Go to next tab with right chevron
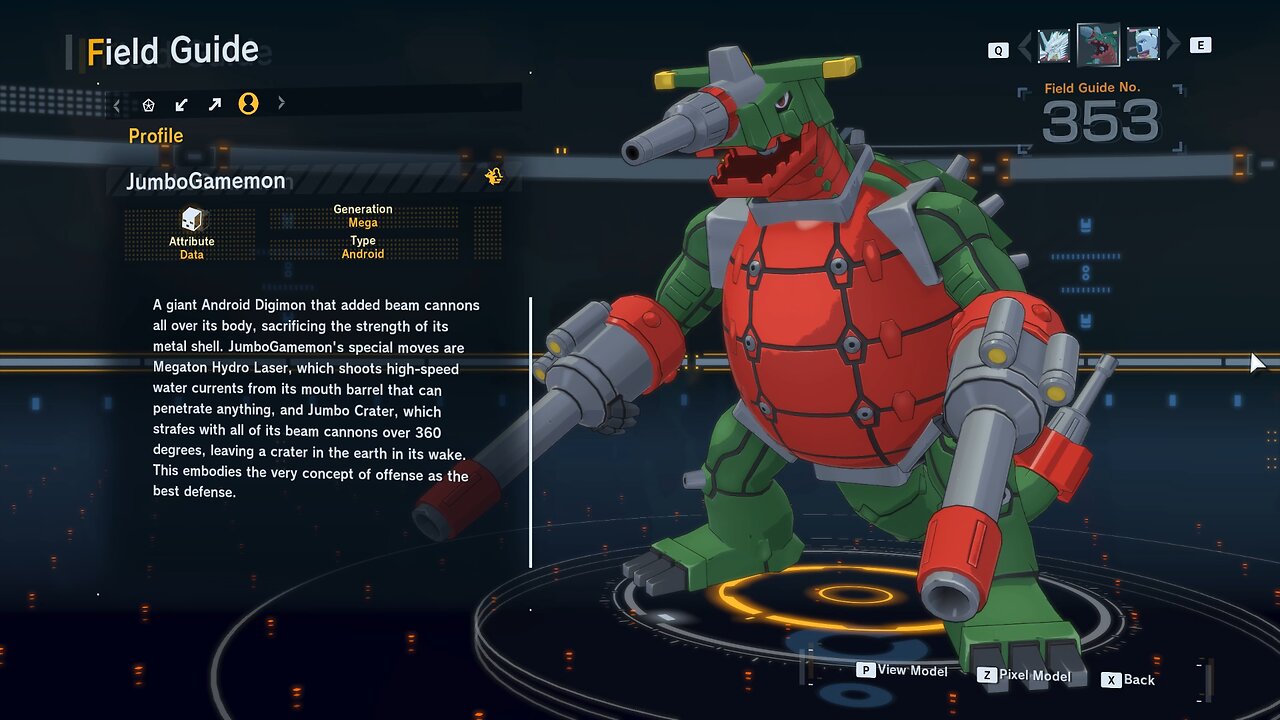Image resolution: width=1280 pixels, height=720 pixels. (281, 103)
